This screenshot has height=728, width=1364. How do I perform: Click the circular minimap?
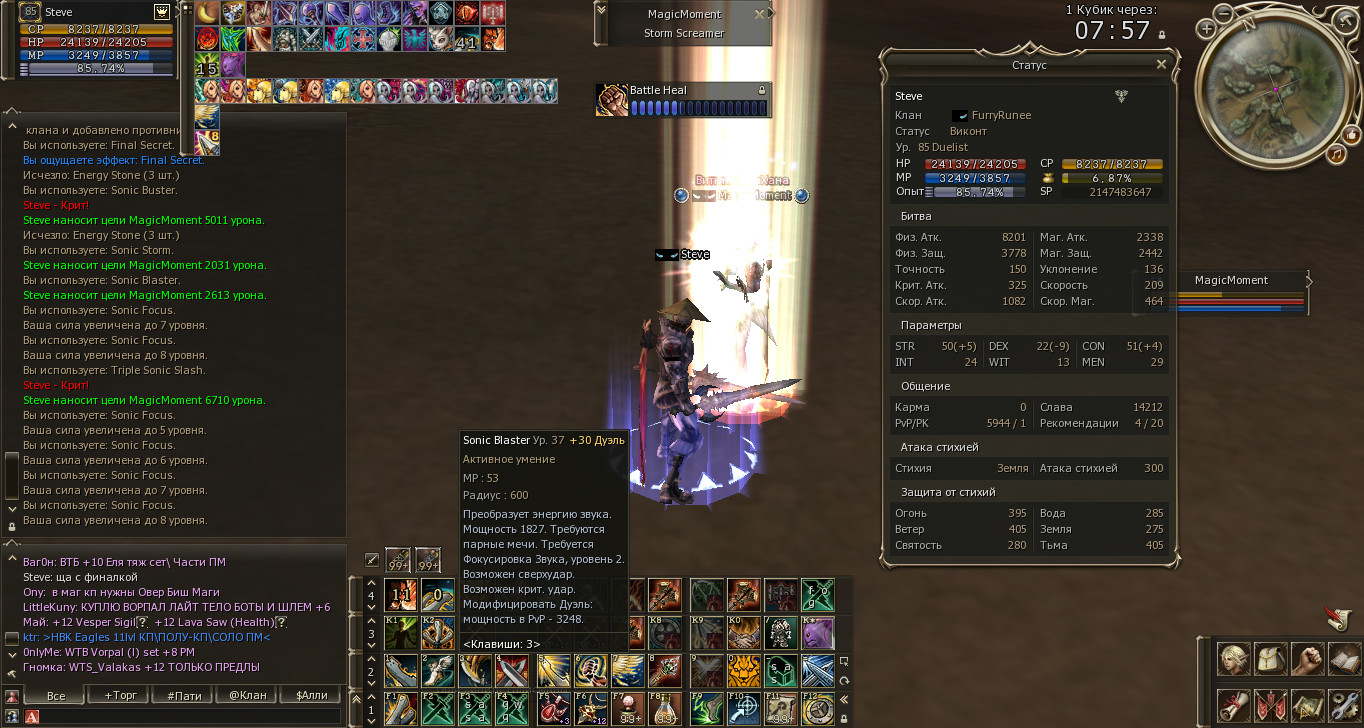(x=1276, y=89)
